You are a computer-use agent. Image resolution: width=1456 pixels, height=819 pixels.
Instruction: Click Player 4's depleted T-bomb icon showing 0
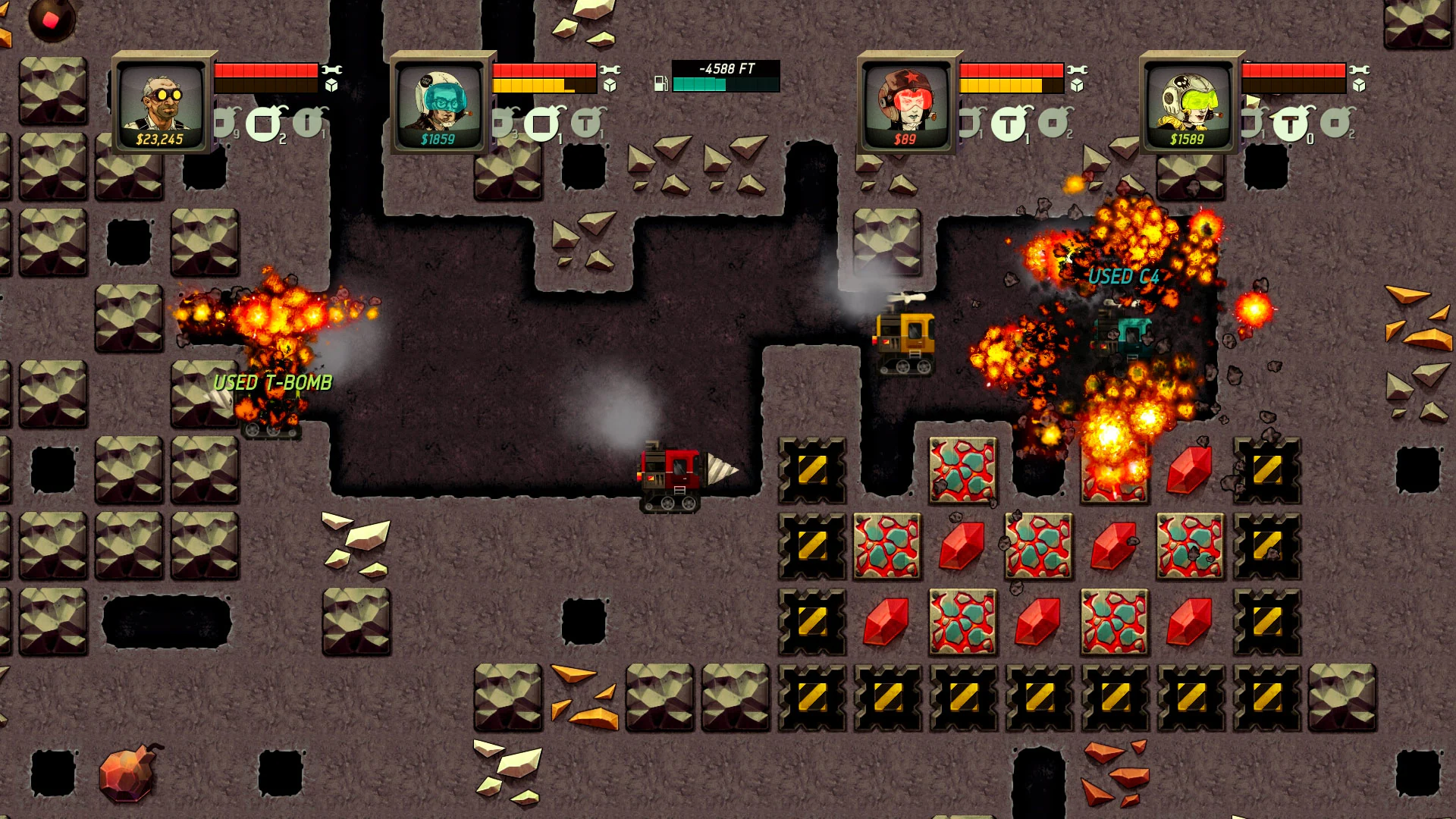[1289, 122]
